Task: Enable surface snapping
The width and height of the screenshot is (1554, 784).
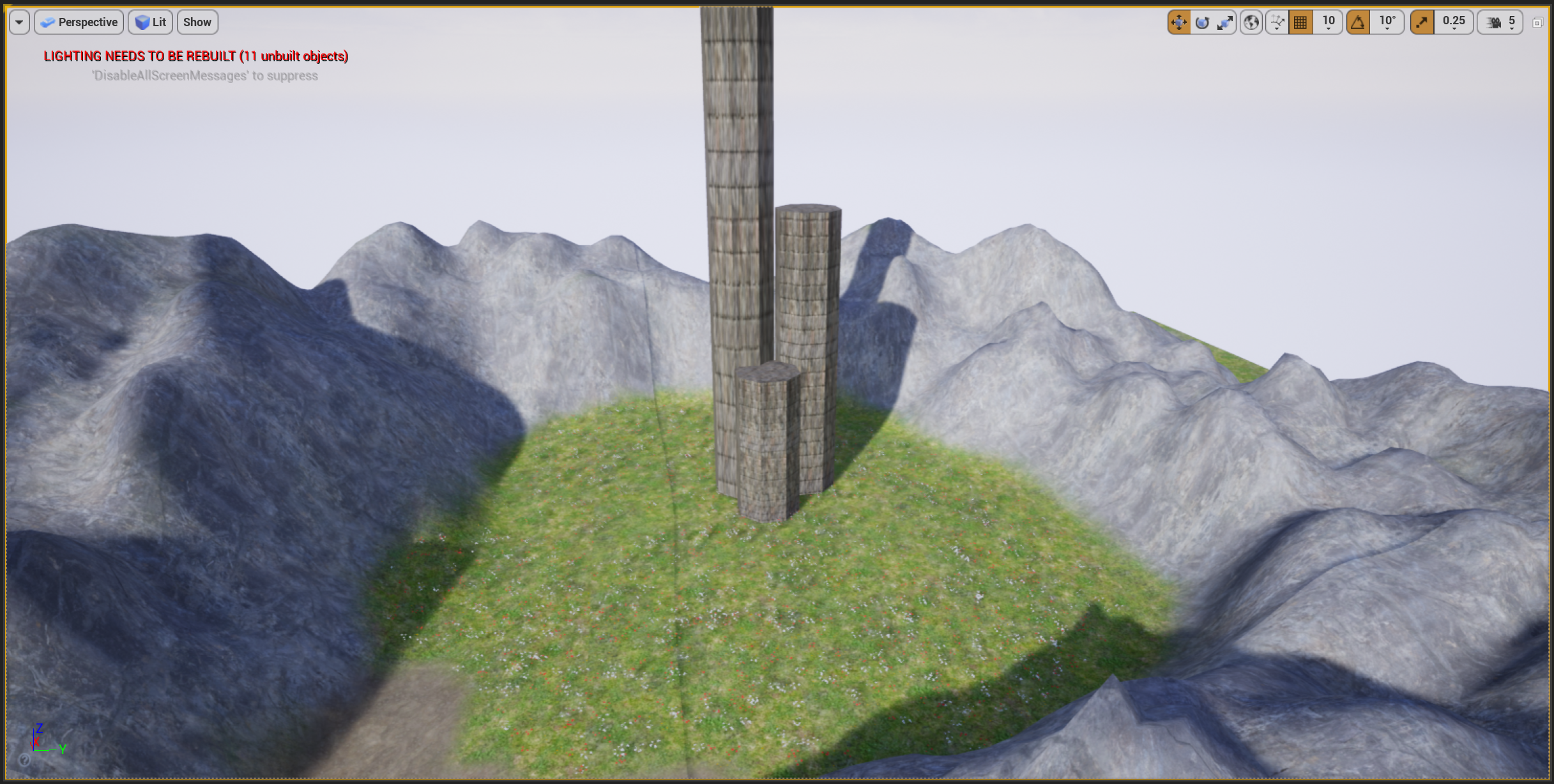Action: 1277,22
